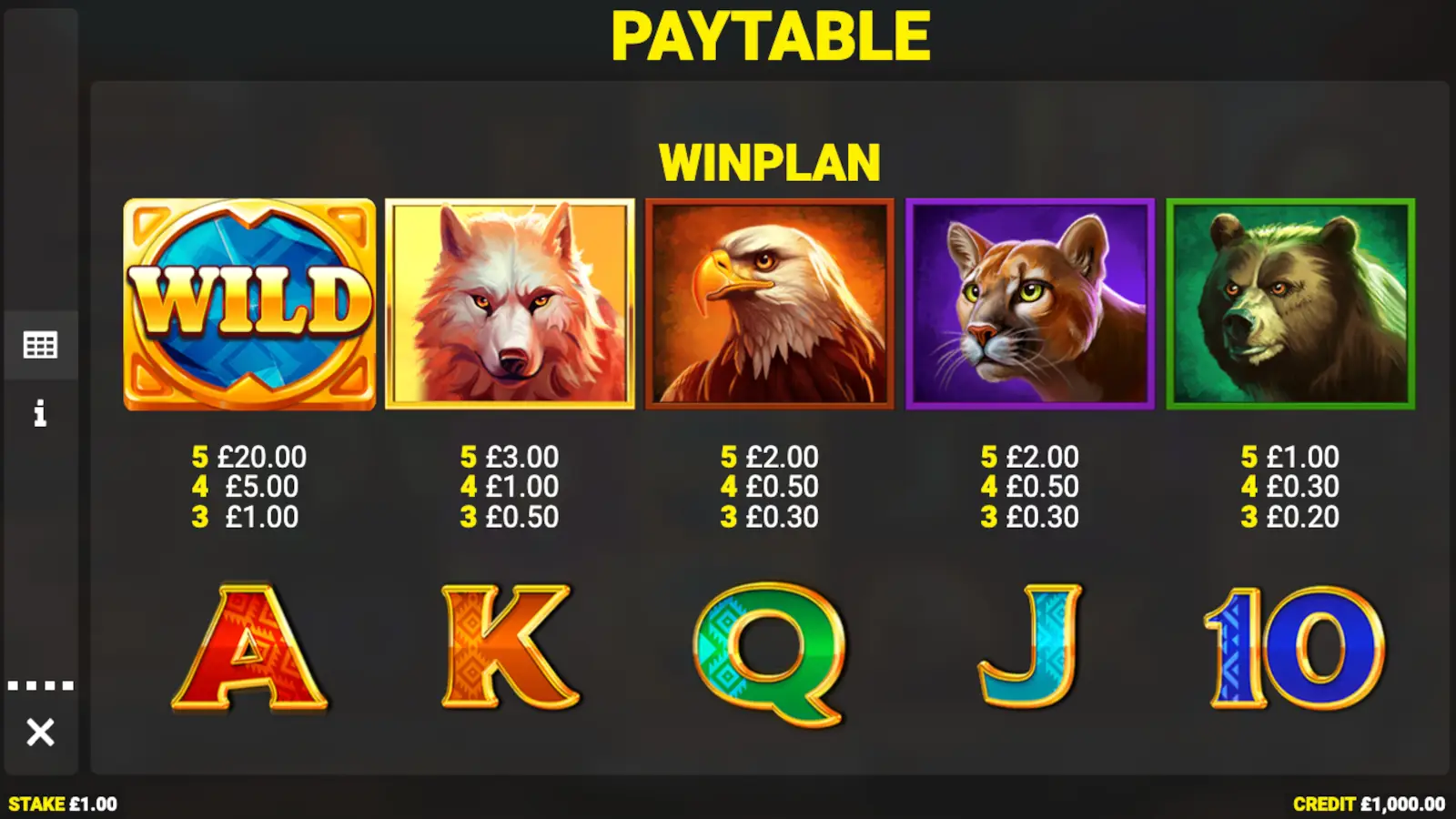Click the WILD symbol artwork
Screen dimensions: 1456x819
(248, 305)
